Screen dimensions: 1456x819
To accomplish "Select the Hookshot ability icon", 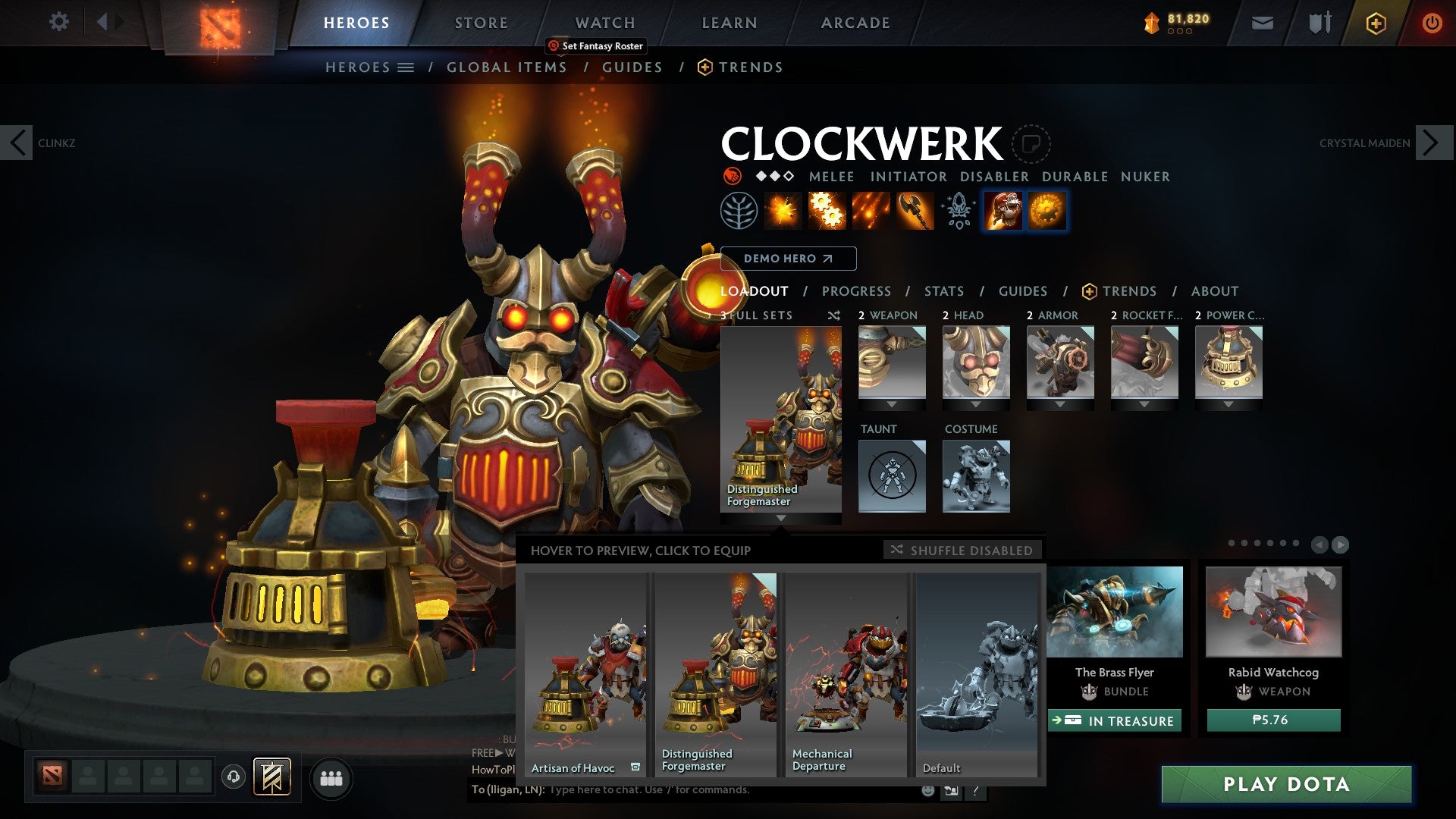I will (x=915, y=212).
